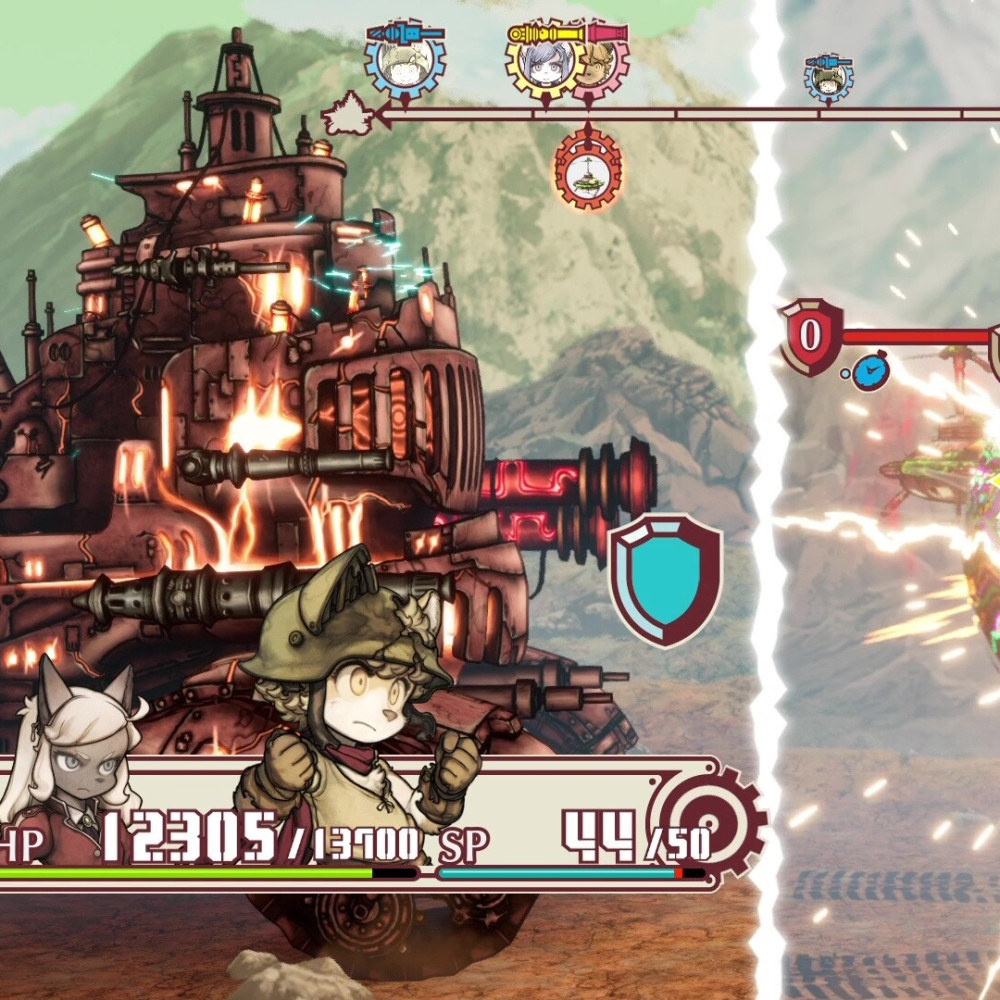Click the small blue gear portrait on the timeline
The image size is (1000, 1000).
pos(829,80)
